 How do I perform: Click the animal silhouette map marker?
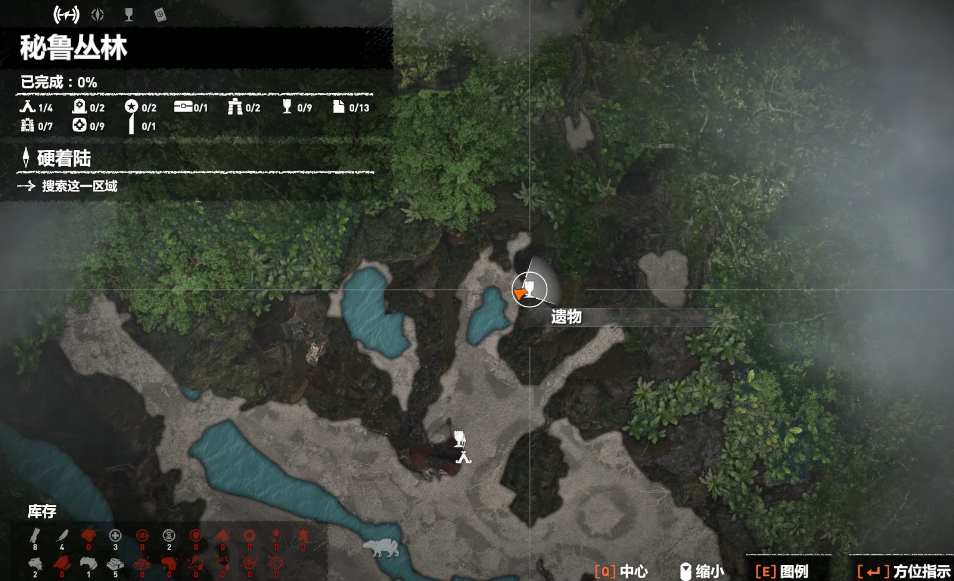[x=380, y=549]
